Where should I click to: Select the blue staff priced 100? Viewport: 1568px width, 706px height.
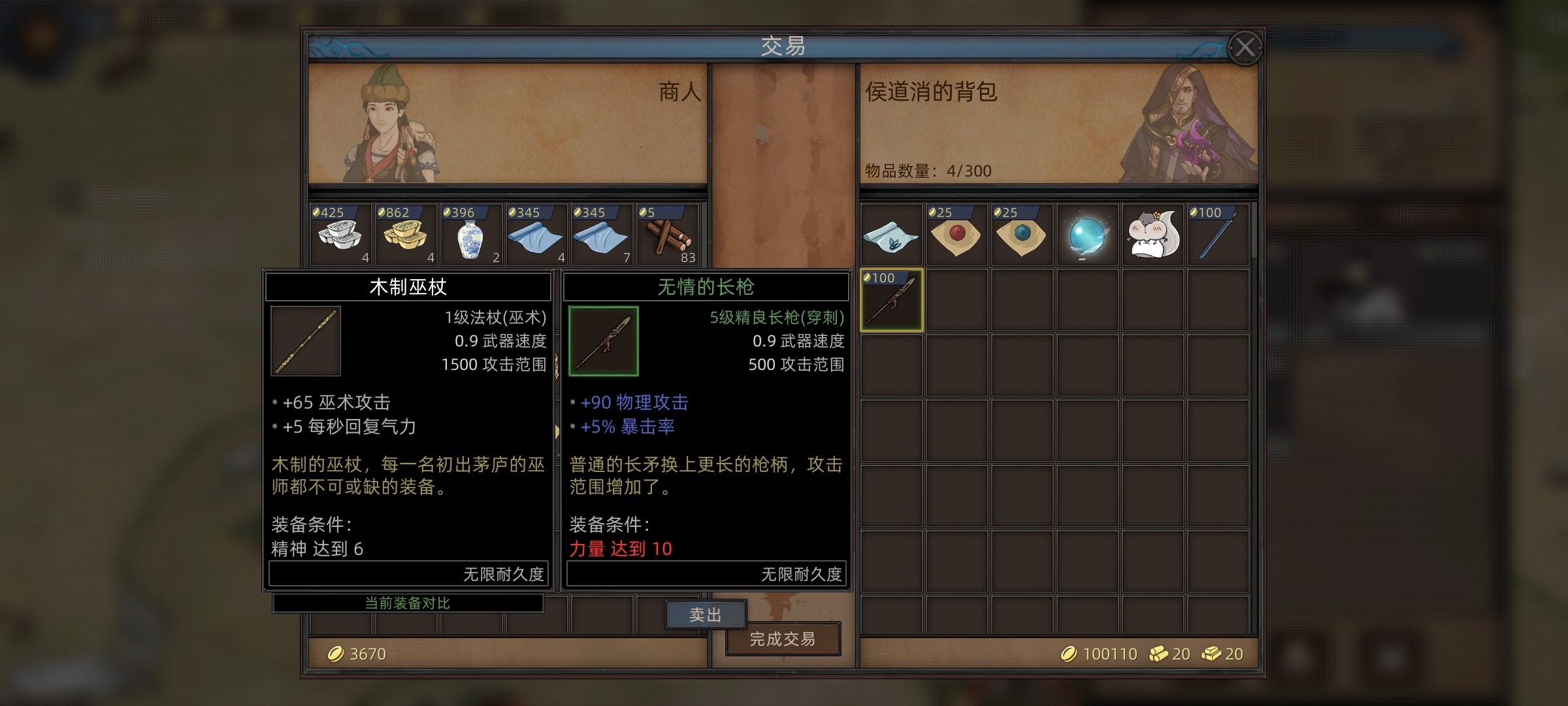(1218, 235)
